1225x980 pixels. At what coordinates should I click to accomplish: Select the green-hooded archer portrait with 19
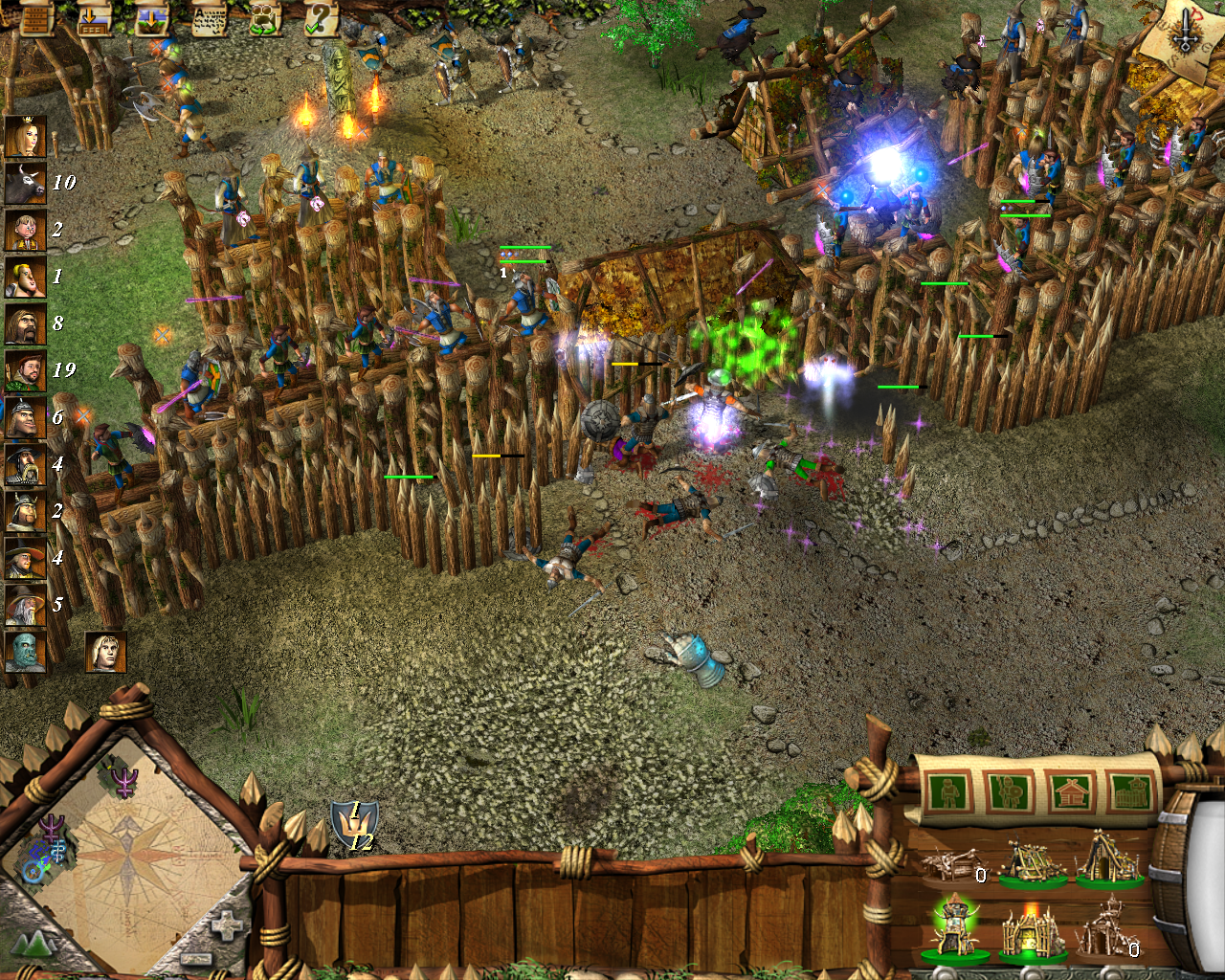(x=25, y=370)
